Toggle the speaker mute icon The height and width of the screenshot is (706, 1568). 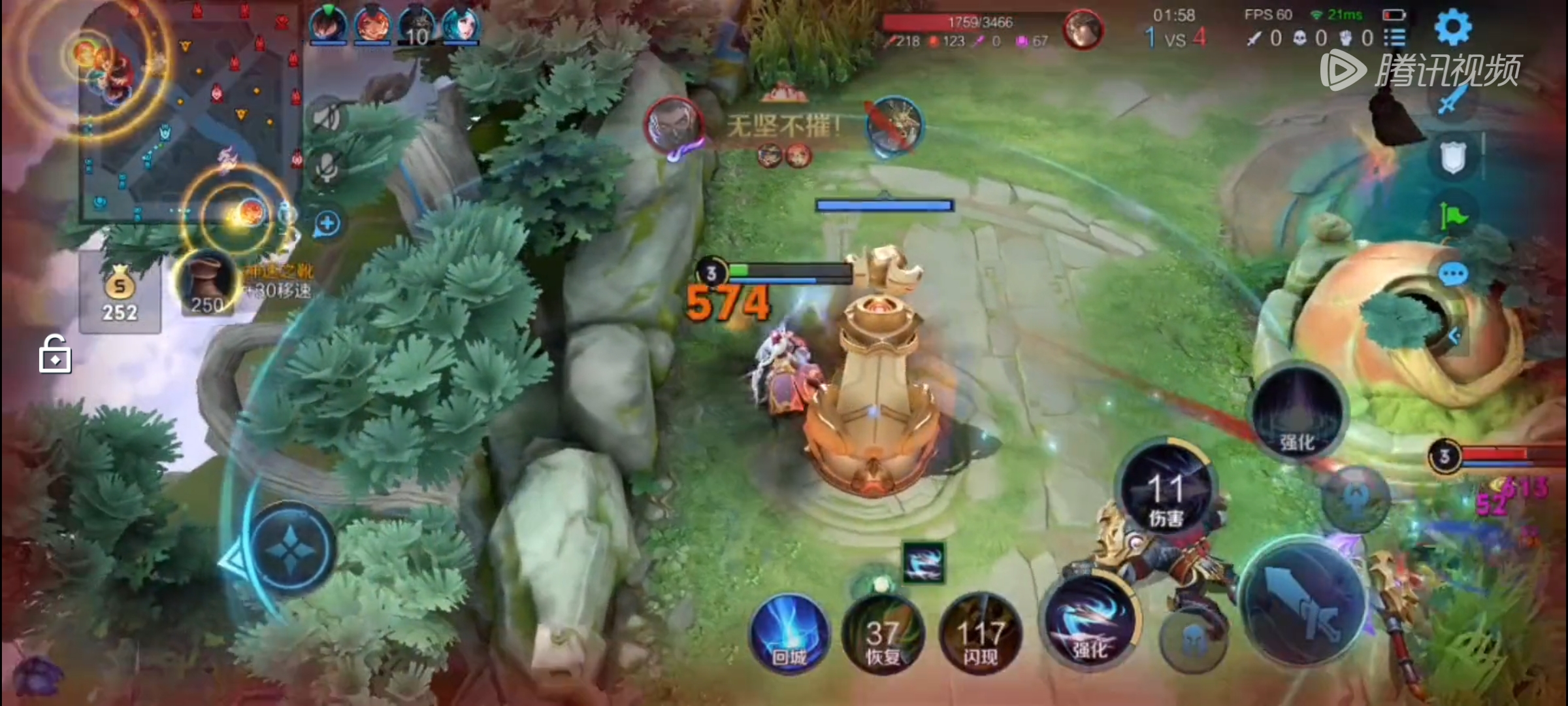tap(327, 118)
